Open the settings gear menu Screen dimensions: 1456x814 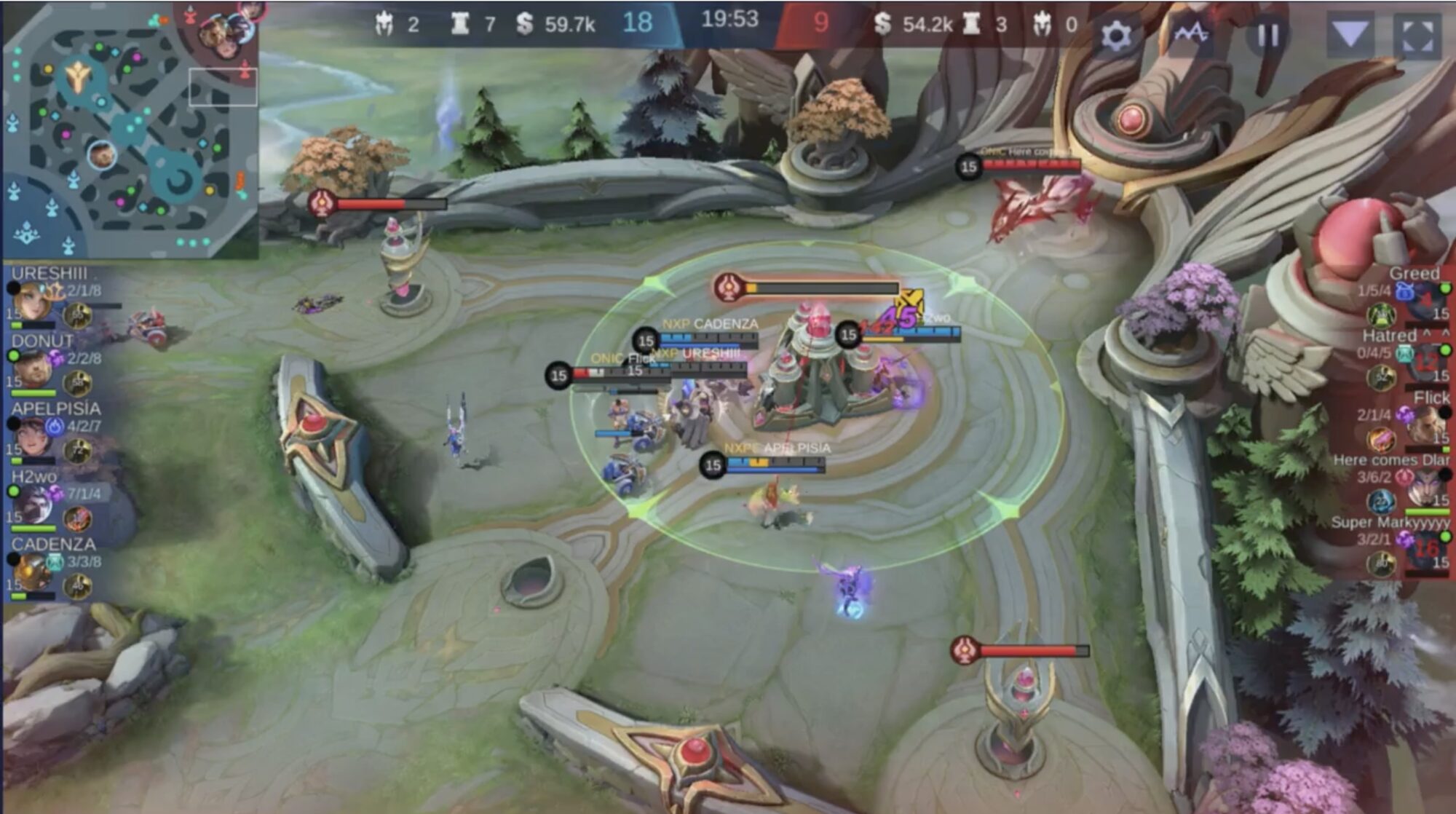[x=1115, y=34]
